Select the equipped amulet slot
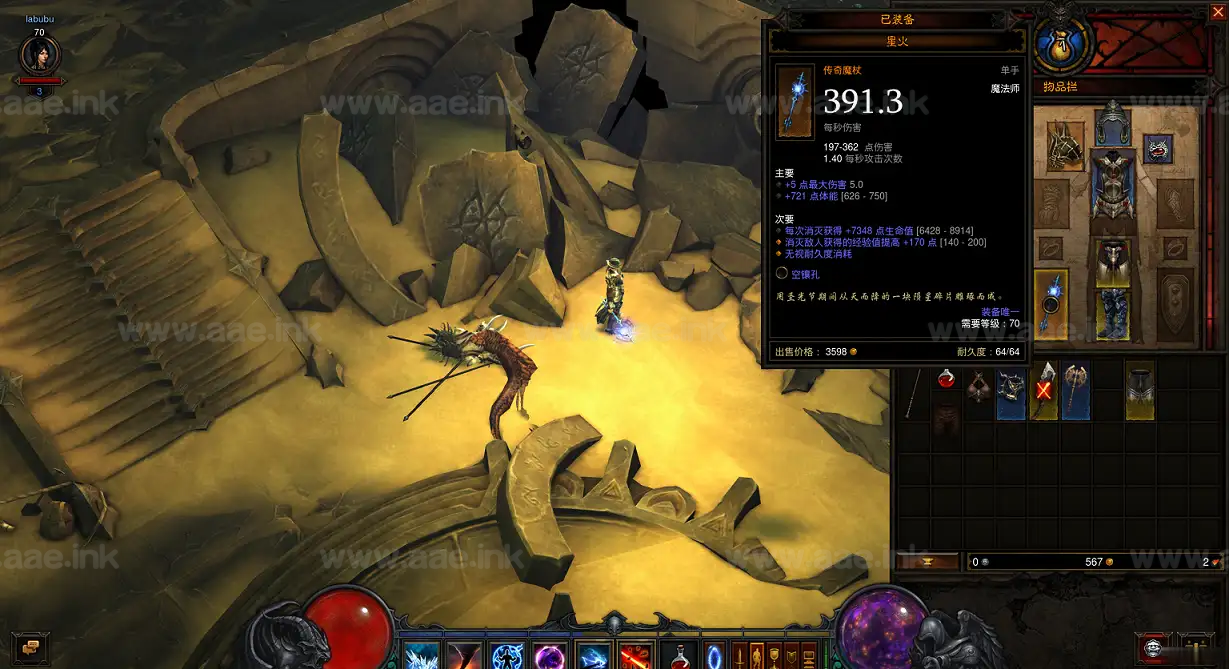The height and width of the screenshot is (669, 1229). (1157, 149)
